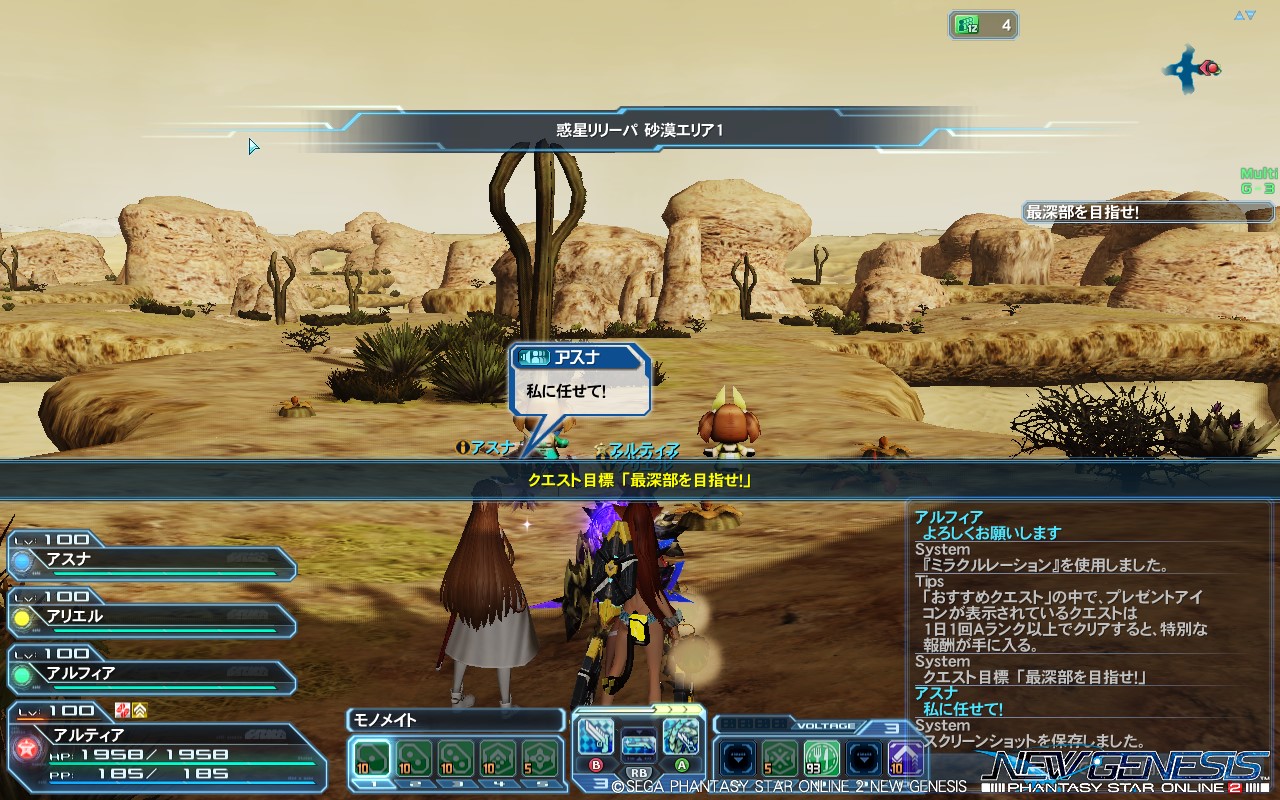
Task: Collapse the chat log with the down arrow
Action: click(1250, 15)
